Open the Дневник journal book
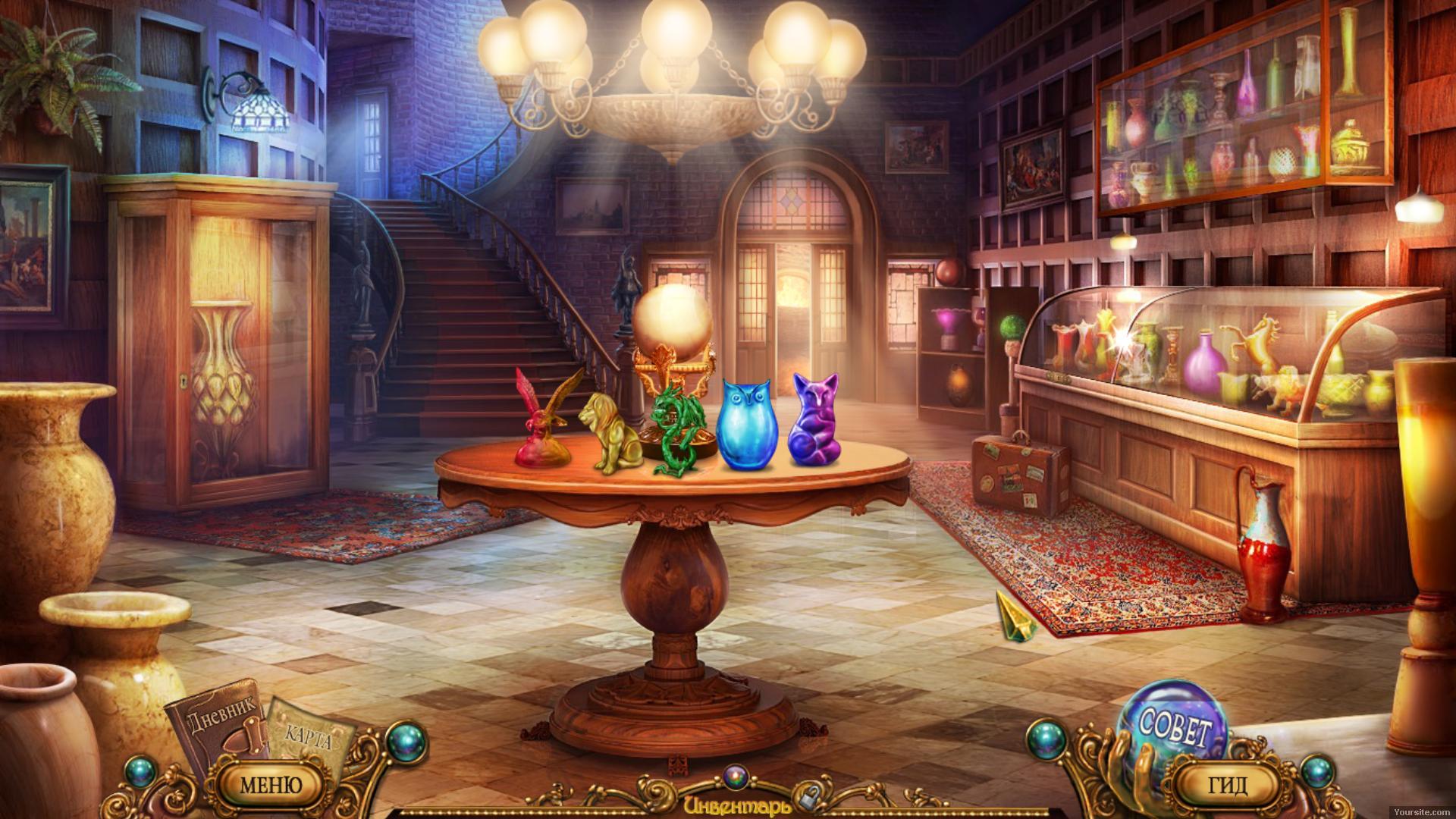The height and width of the screenshot is (819, 1456). click(215, 728)
